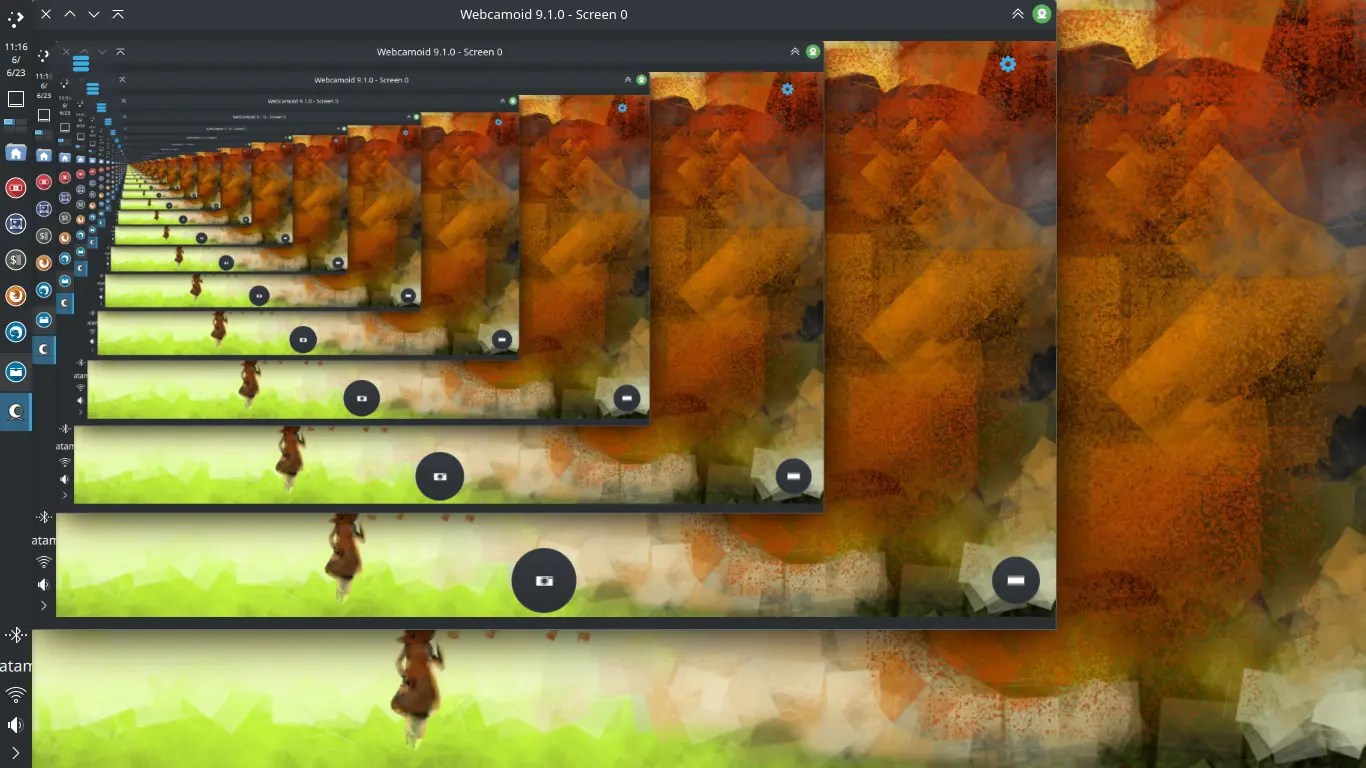Open Bluetooth options from the tray icon
Screen dimensions: 1366x768
coord(15,634)
